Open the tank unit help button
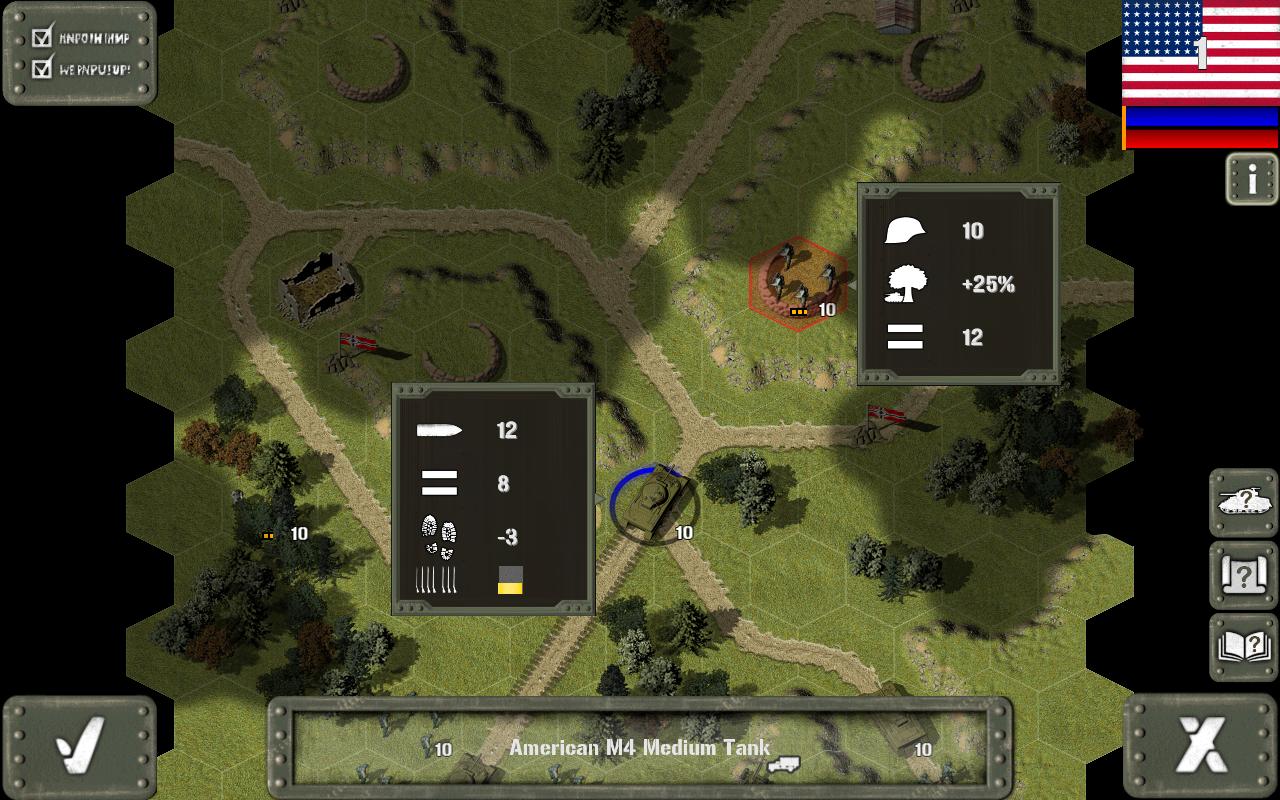 [1244, 503]
